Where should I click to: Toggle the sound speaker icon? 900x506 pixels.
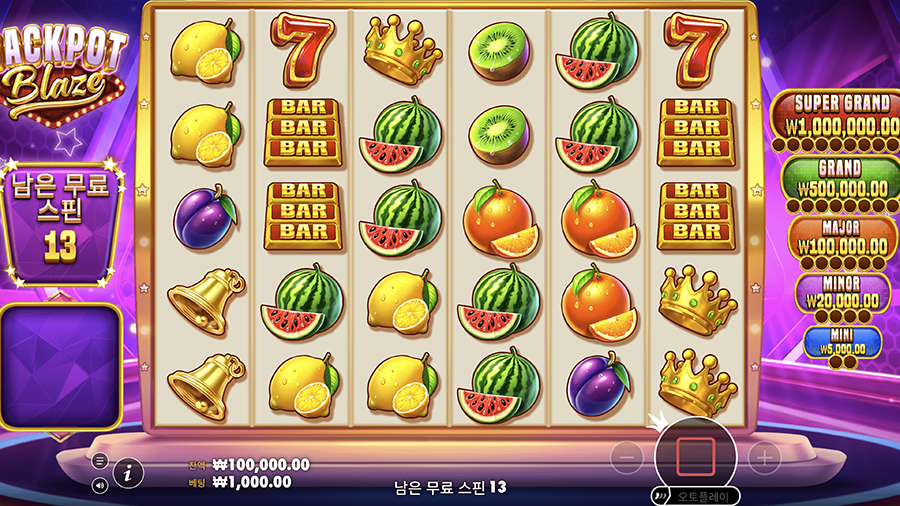[x=100, y=485]
